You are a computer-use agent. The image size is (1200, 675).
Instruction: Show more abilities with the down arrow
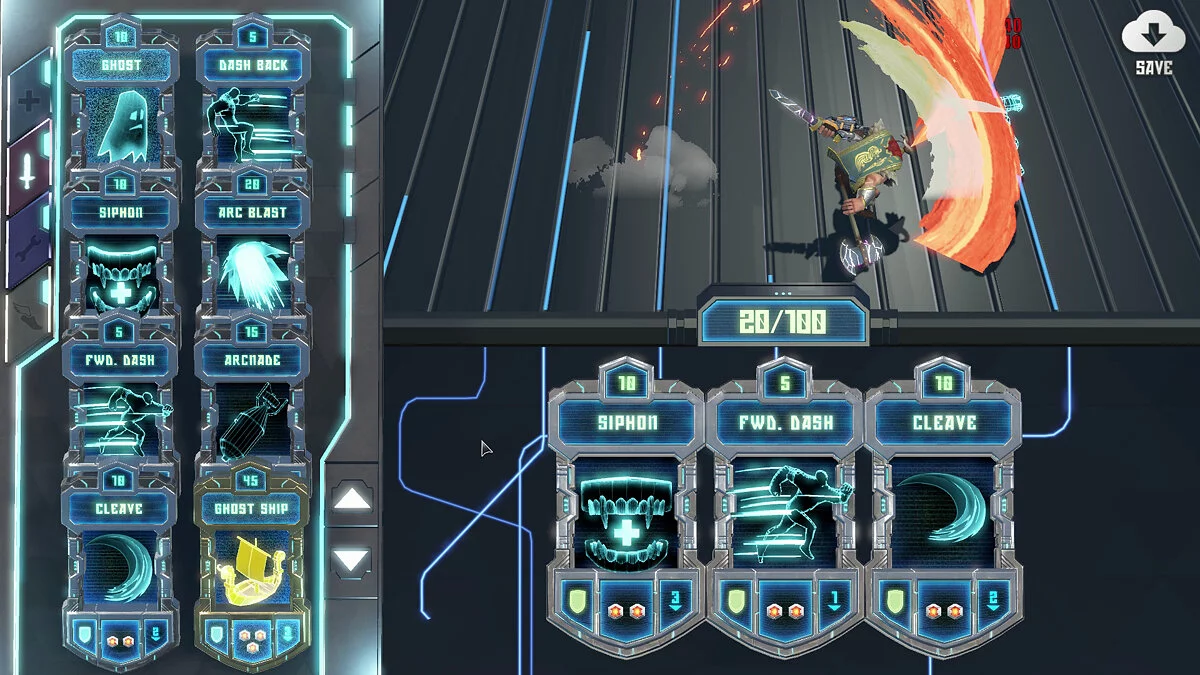tap(351, 560)
